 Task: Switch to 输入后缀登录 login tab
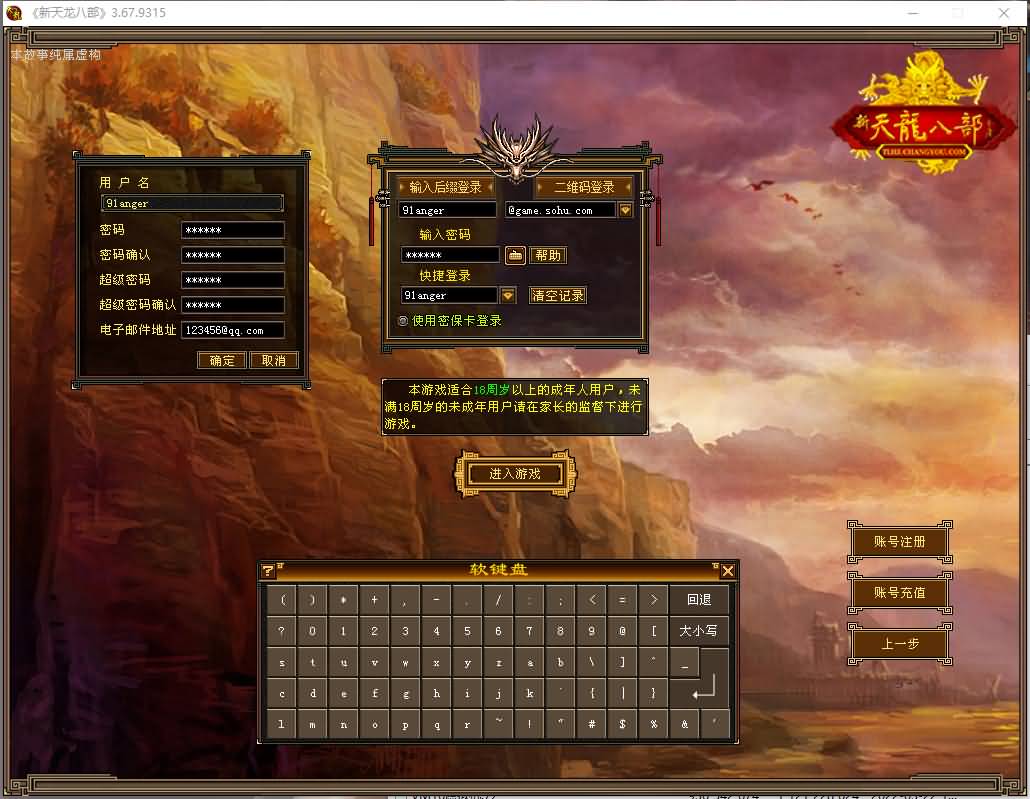(x=445, y=187)
